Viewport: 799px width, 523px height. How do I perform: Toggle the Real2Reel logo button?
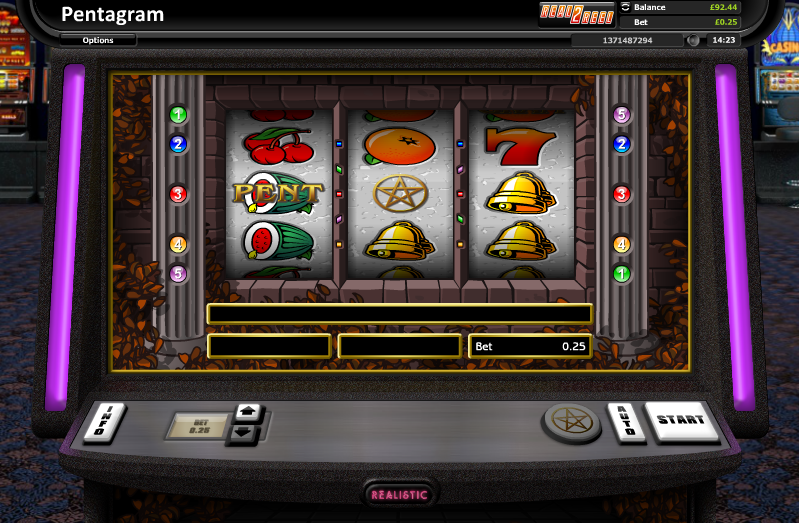(x=576, y=13)
